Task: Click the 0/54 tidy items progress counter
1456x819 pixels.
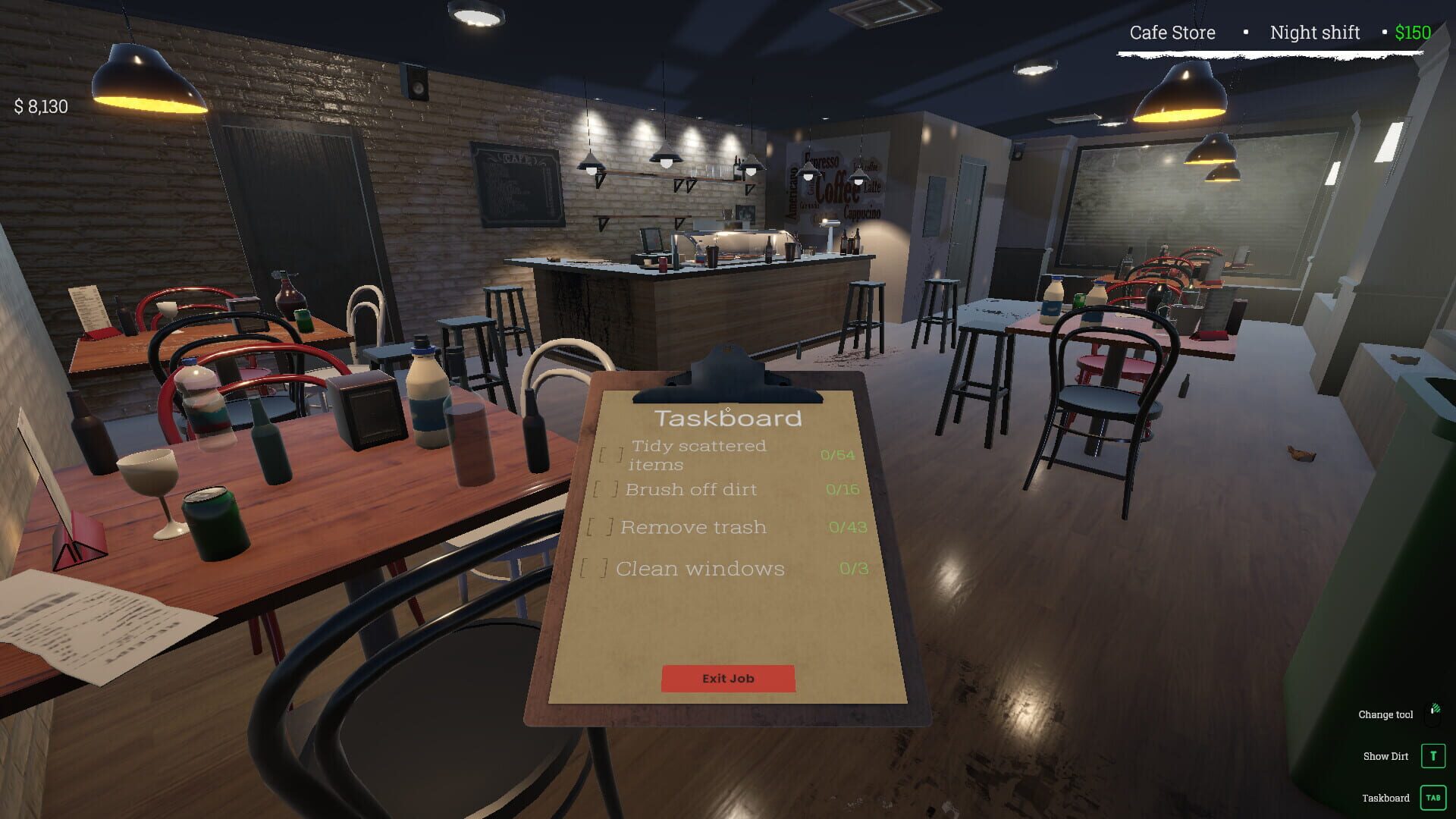Action: click(836, 455)
